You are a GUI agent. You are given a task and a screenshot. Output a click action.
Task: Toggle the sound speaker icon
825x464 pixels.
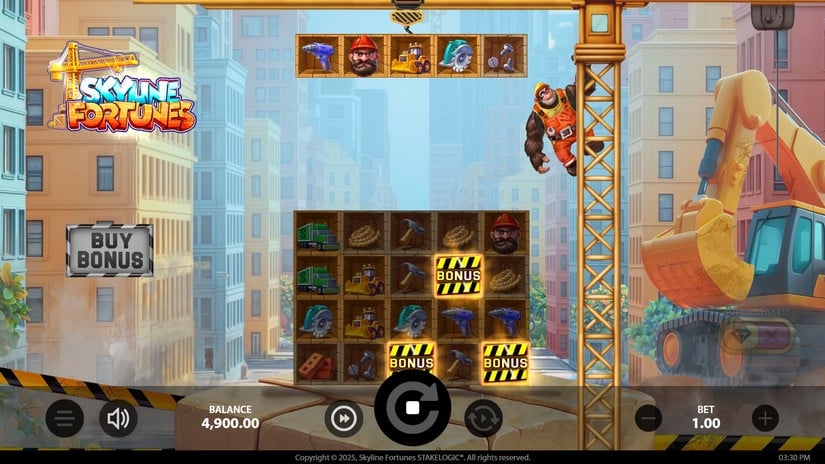pos(118,418)
